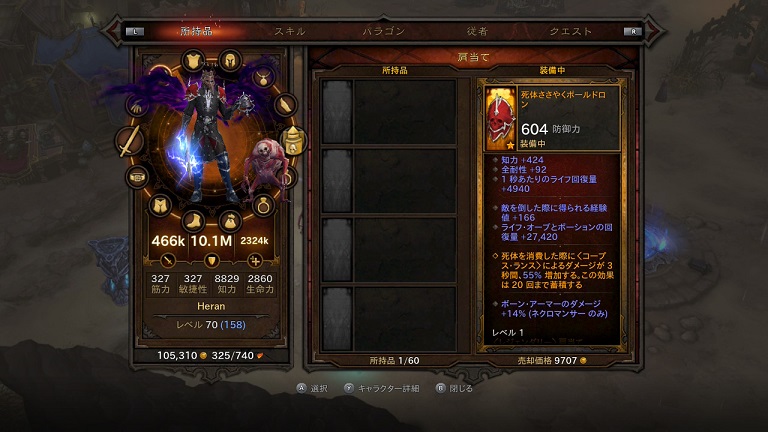Choose the pants equipment slot

pos(159,206)
